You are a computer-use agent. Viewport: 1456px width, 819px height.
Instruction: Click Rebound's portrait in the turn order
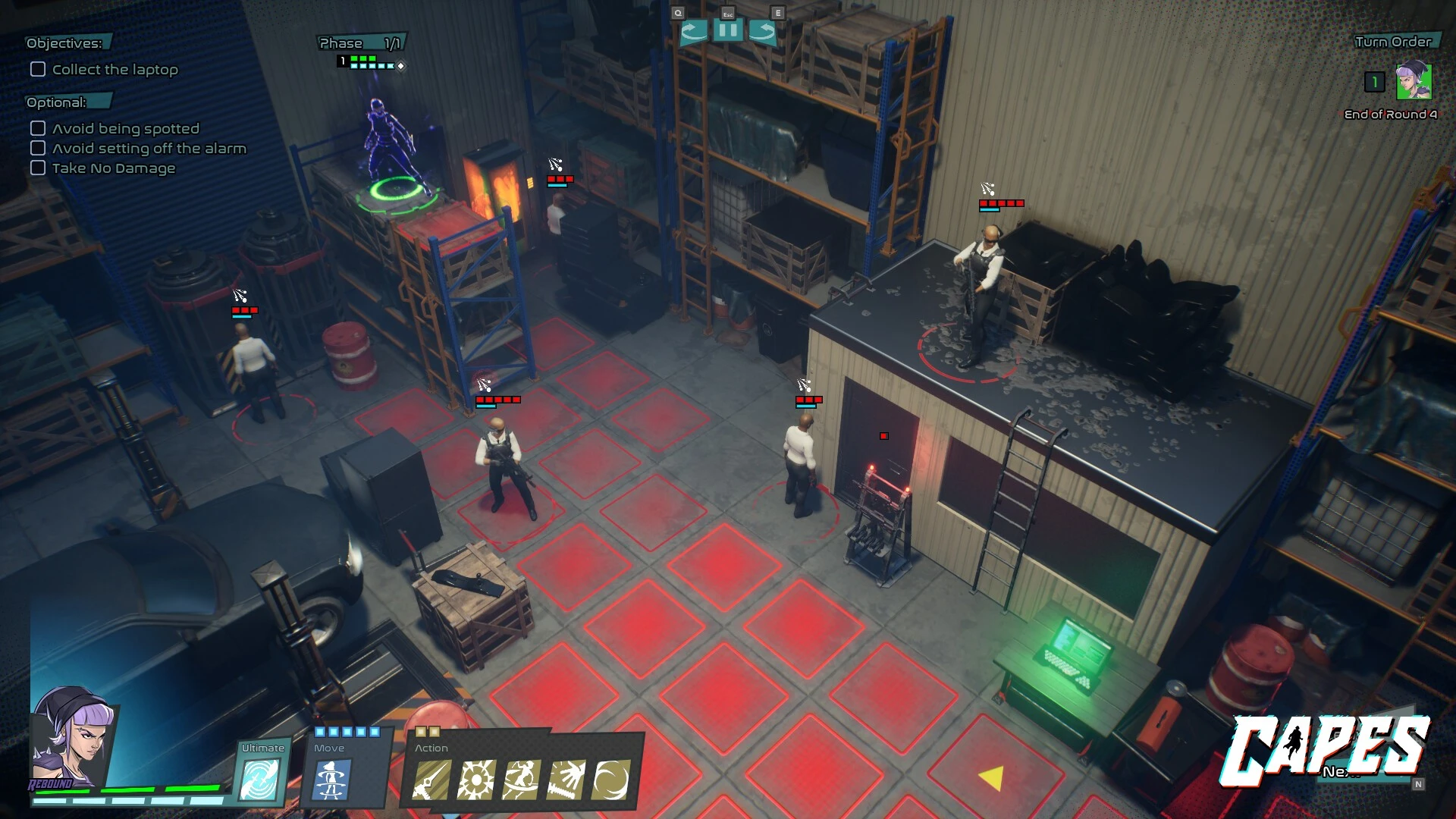(1414, 82)
